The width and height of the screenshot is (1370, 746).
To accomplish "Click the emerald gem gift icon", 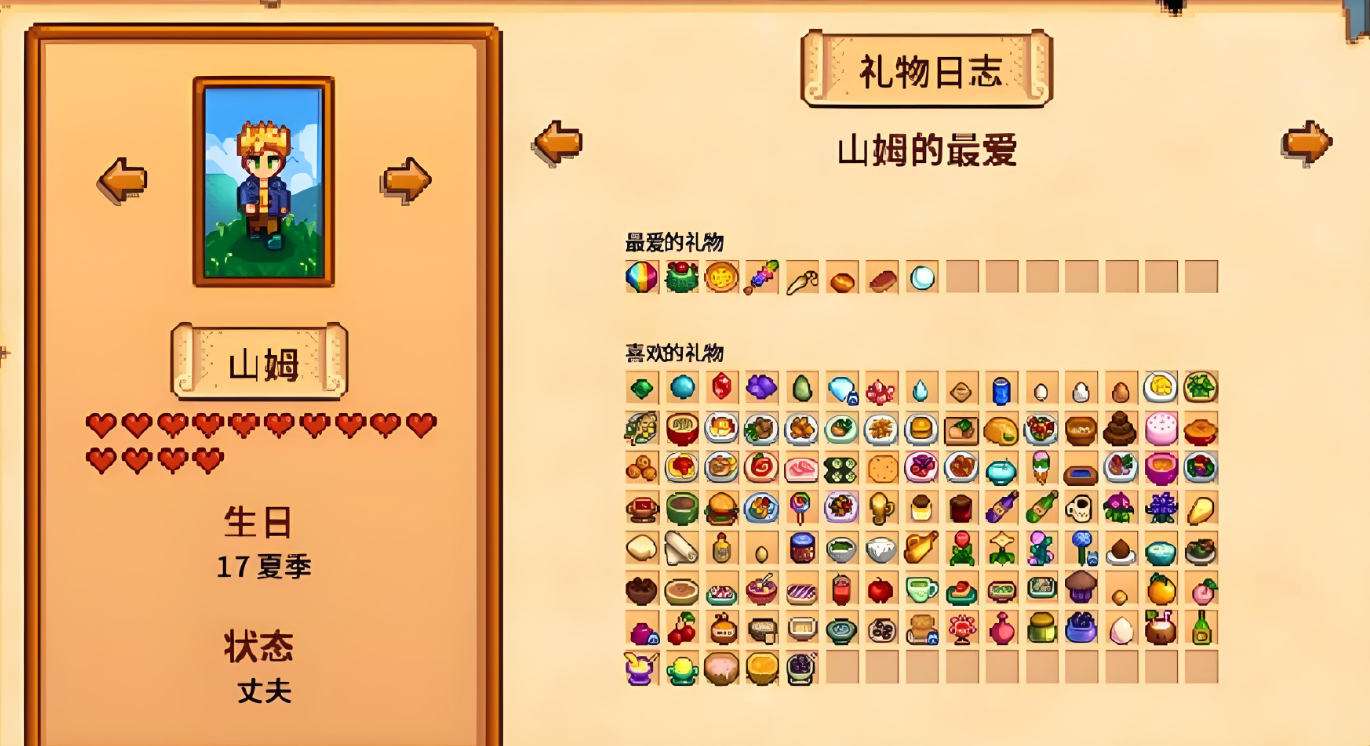I will (x=641, y=388).
